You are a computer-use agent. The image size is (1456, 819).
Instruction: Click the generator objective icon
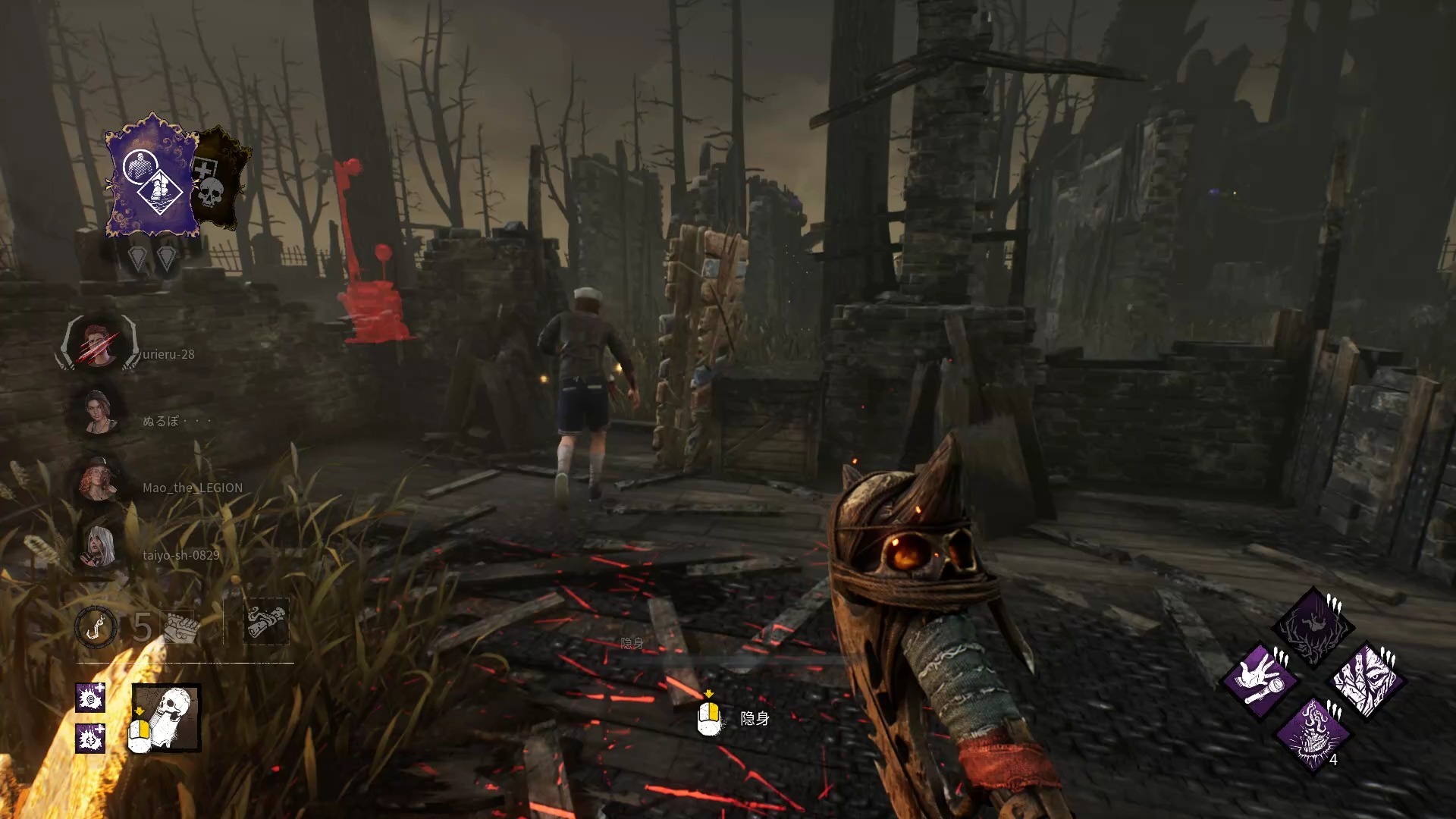click(181, 627)
